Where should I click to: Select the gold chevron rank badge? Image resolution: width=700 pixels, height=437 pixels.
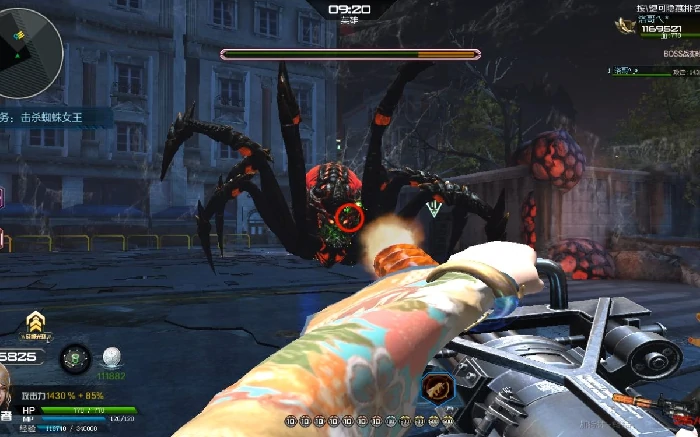pos(37,322)
